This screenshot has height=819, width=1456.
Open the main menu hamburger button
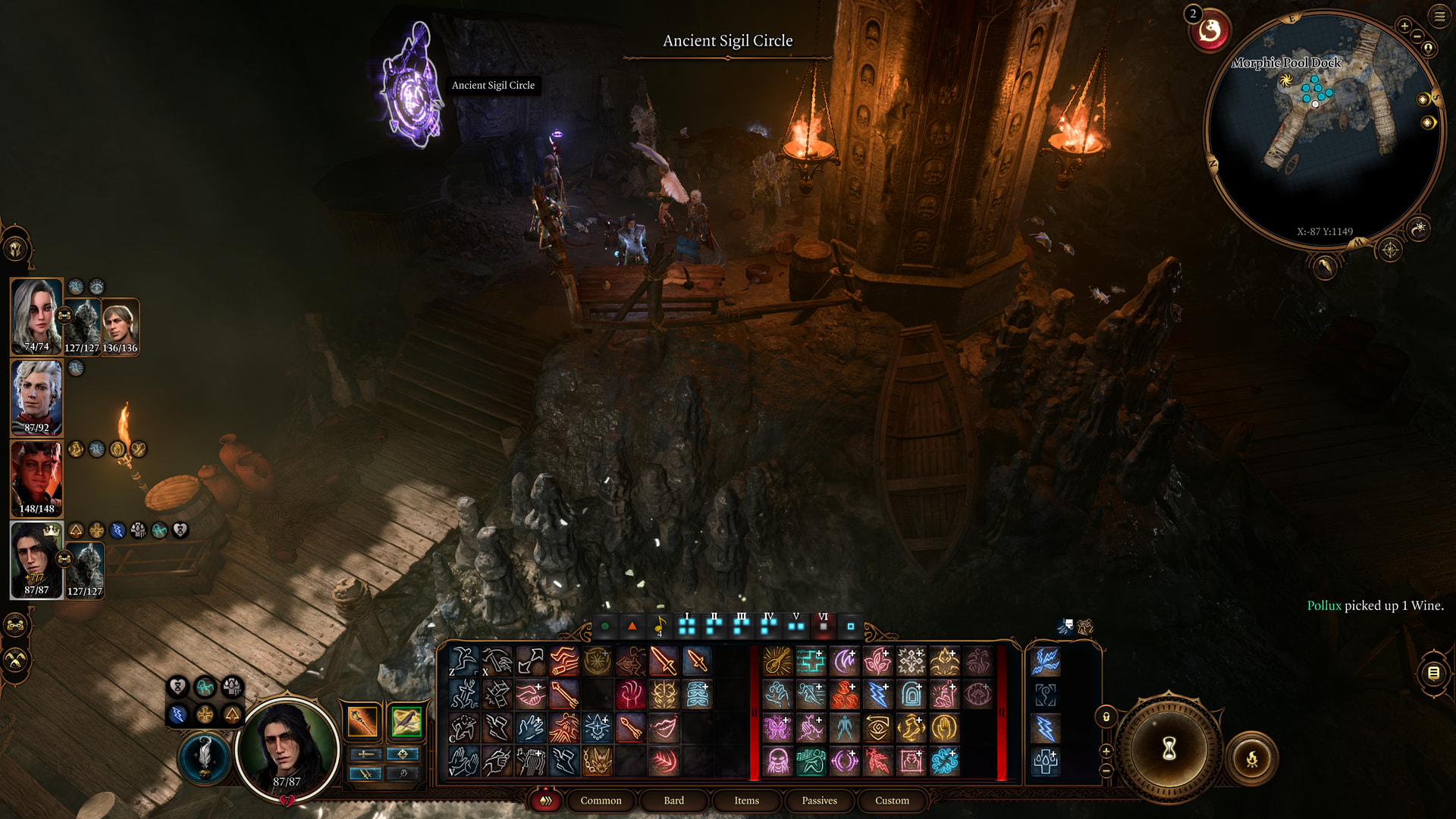pyautogui.click(x=1439, y=16)
